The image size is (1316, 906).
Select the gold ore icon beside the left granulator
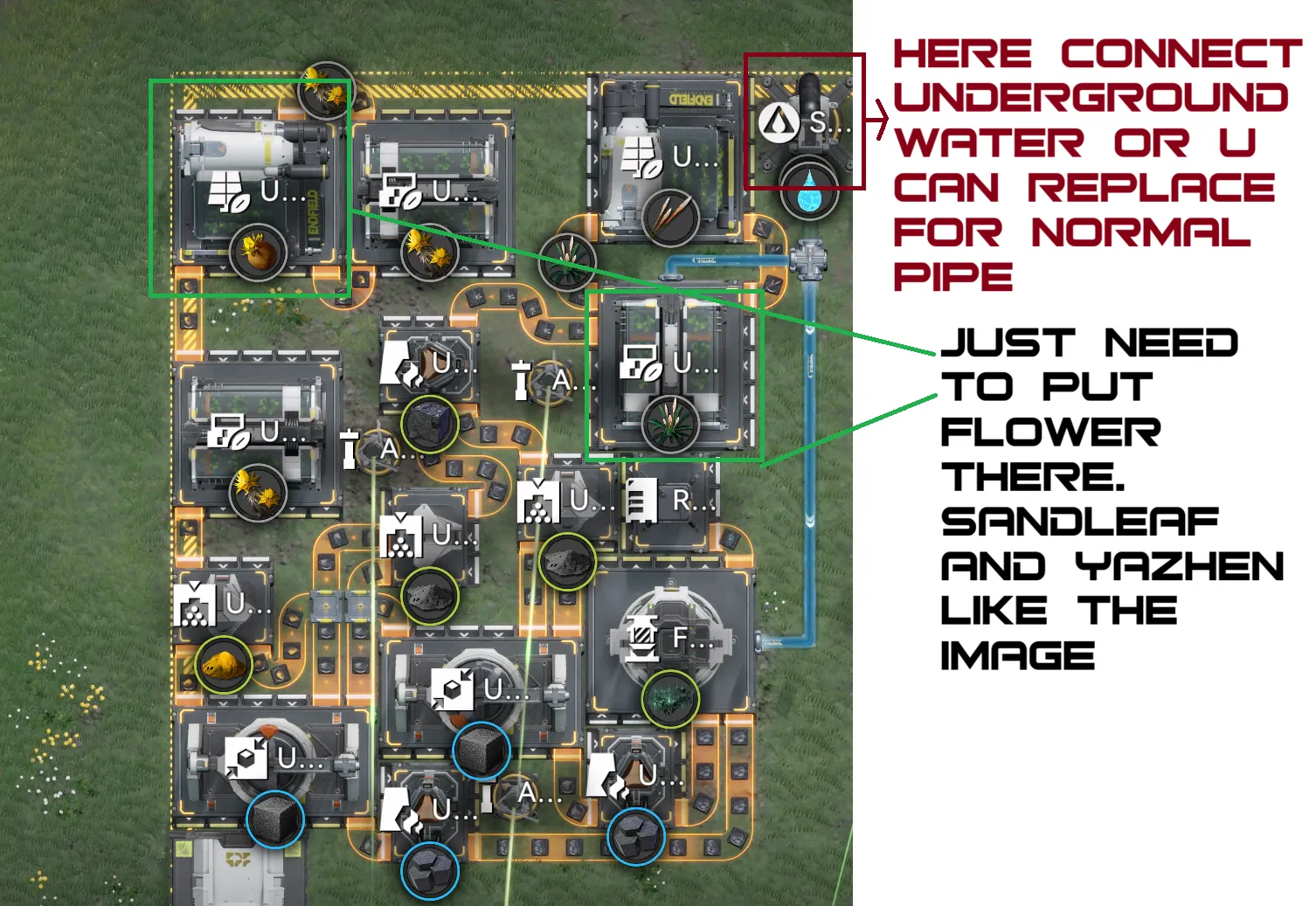pos(225,665)
